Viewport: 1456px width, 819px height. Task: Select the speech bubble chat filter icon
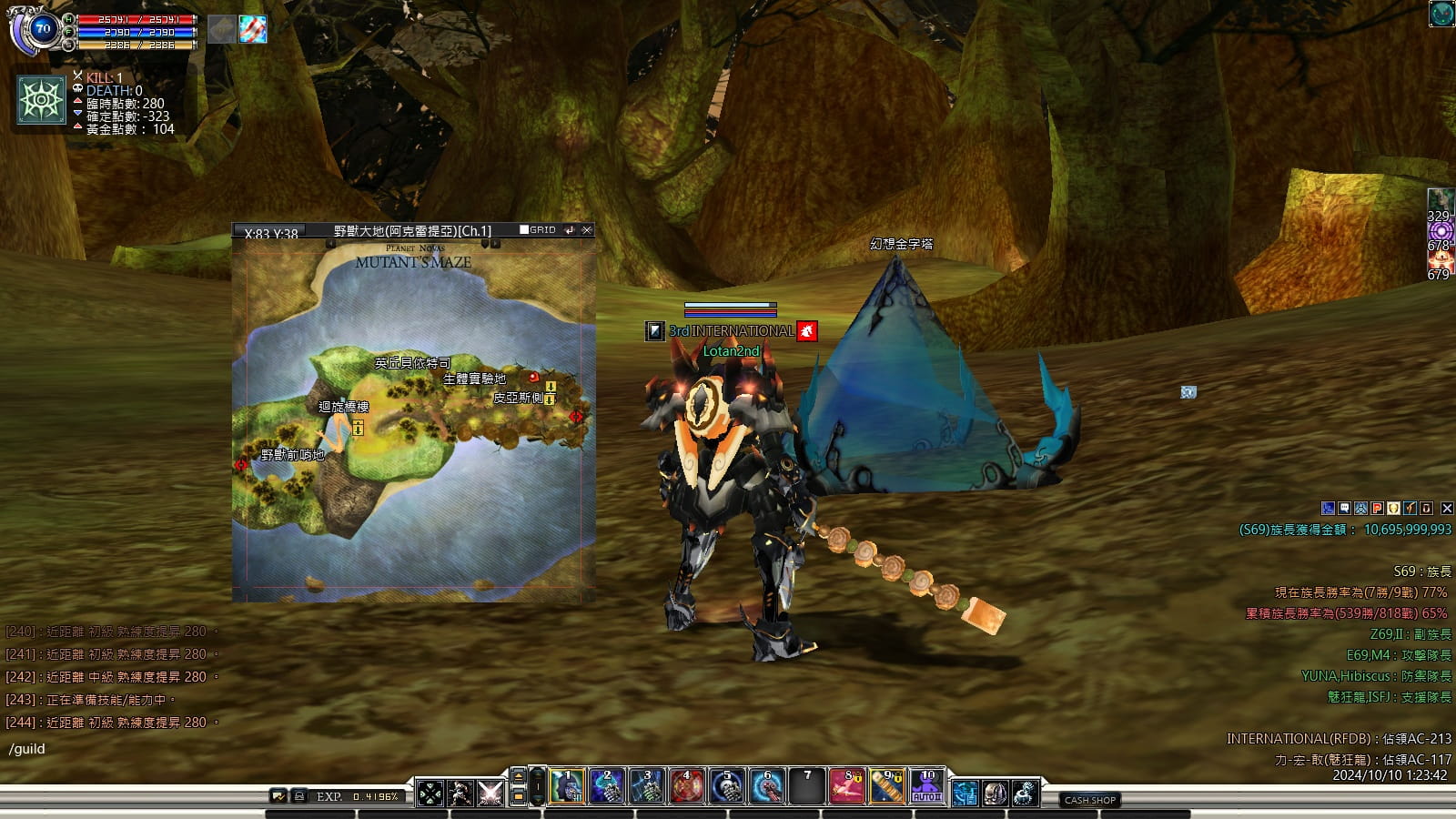tap(1345, 509)
